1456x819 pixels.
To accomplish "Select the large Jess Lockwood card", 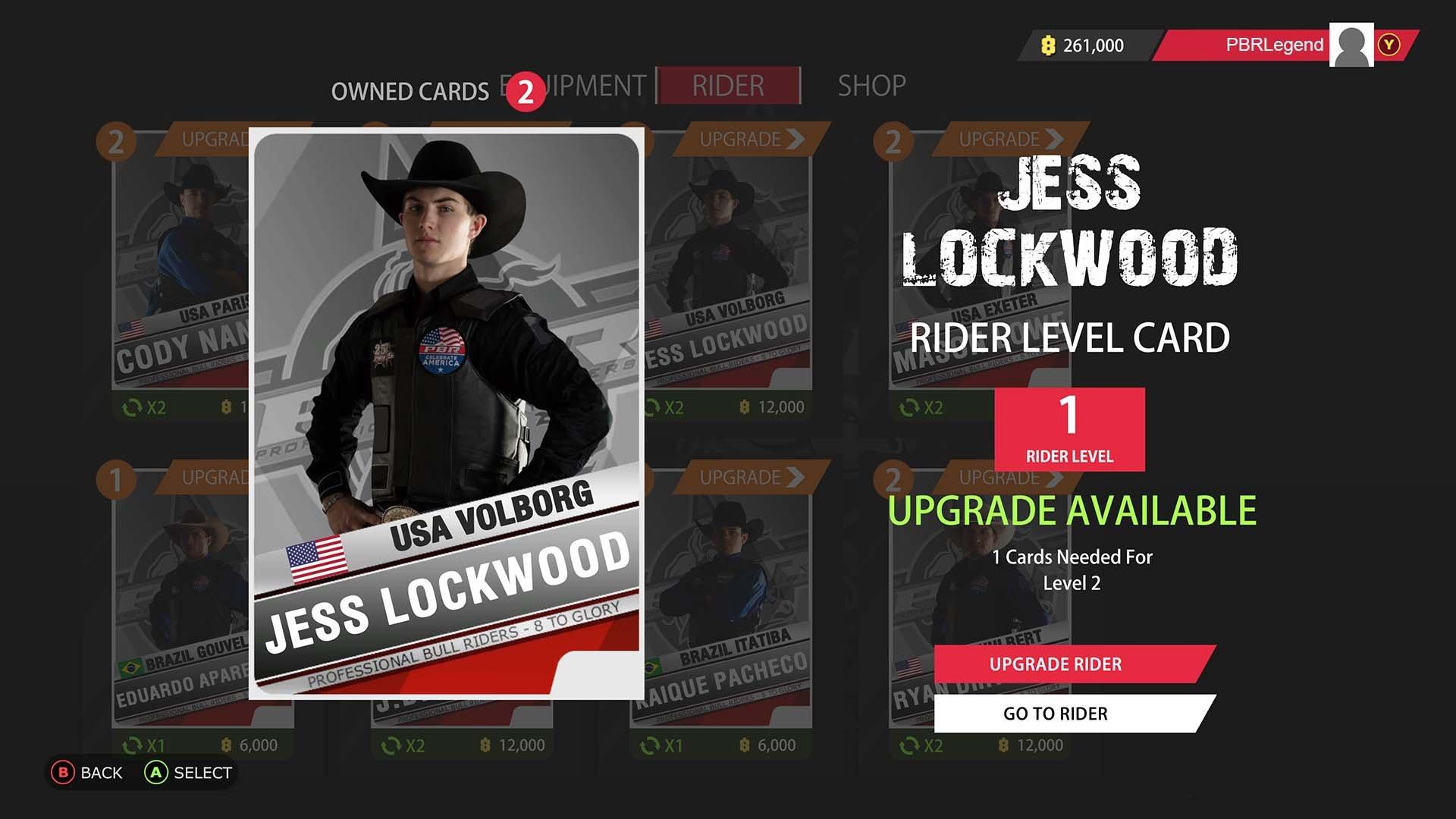I will click(x=447, y=413).
